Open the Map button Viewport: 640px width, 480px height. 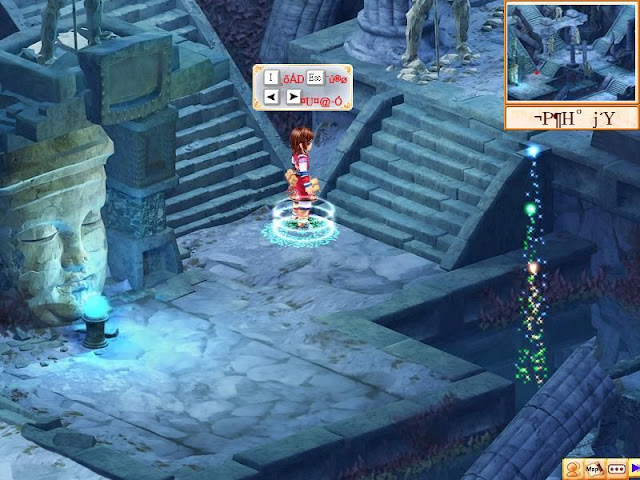593,468
